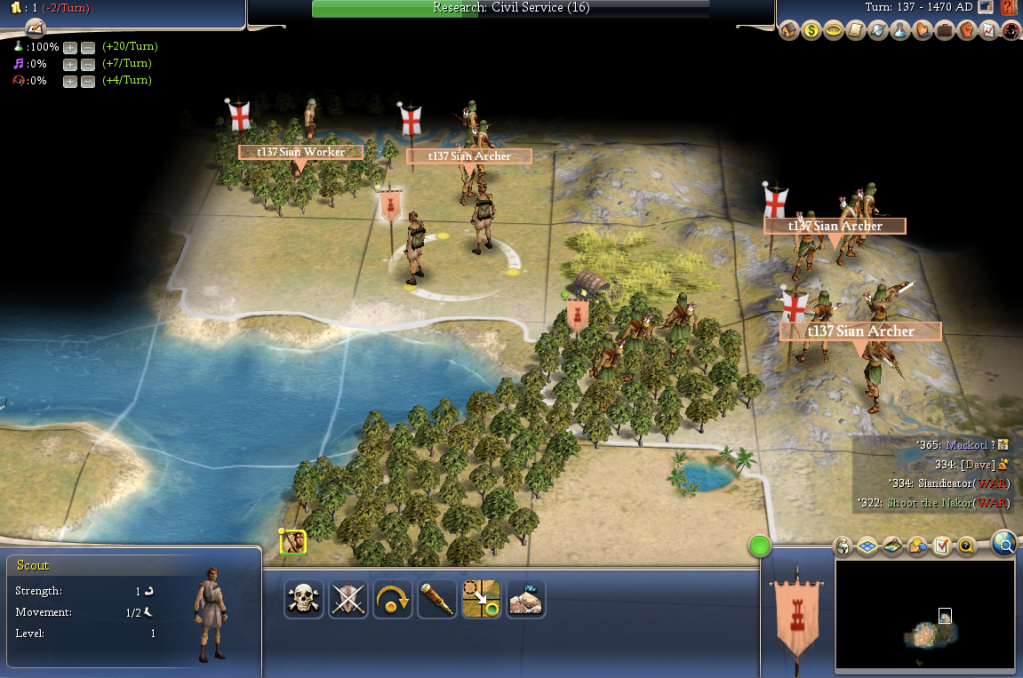This screenshot has width=1023, height=678.
Task: Select the Go To move command
Action: point(481,598)
